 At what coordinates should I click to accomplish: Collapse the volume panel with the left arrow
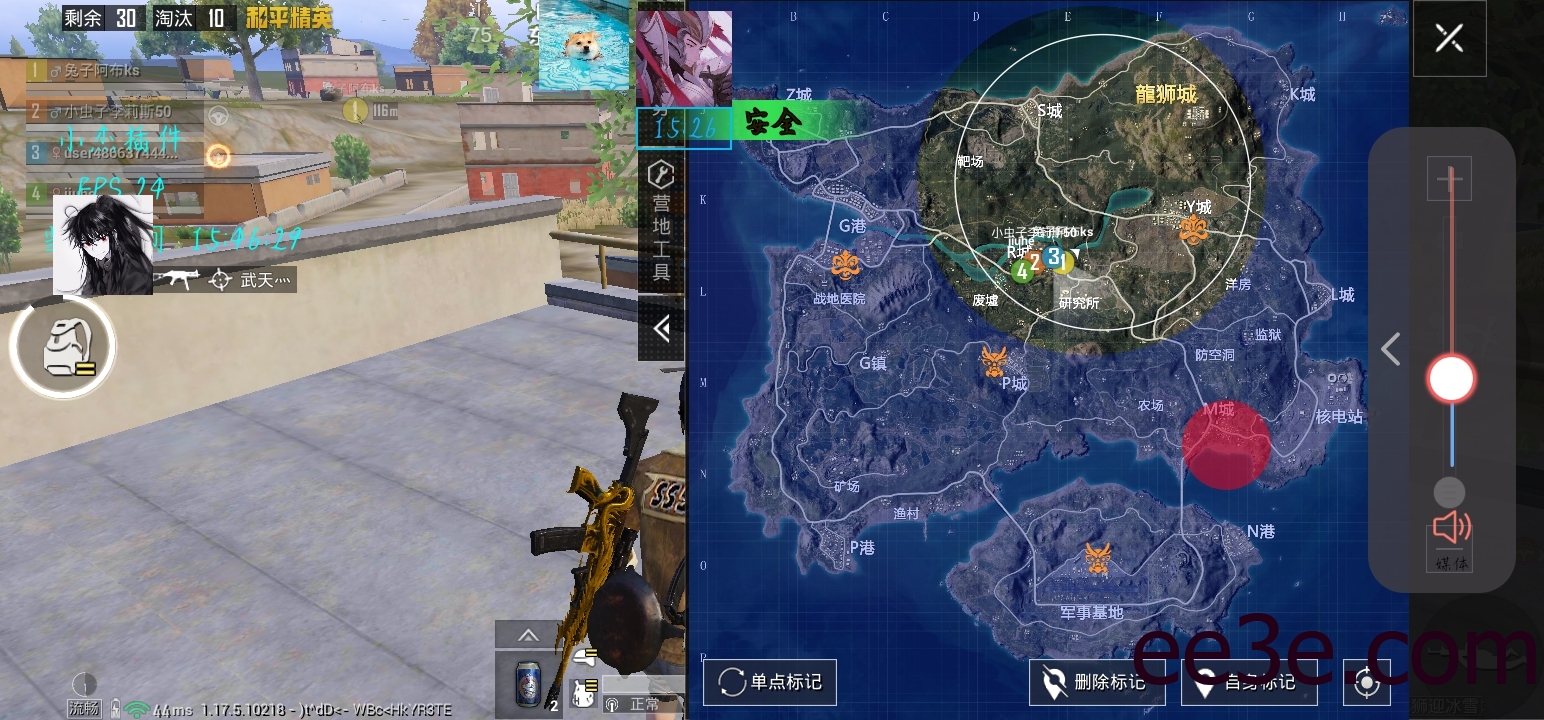(x=1389, y=349)
